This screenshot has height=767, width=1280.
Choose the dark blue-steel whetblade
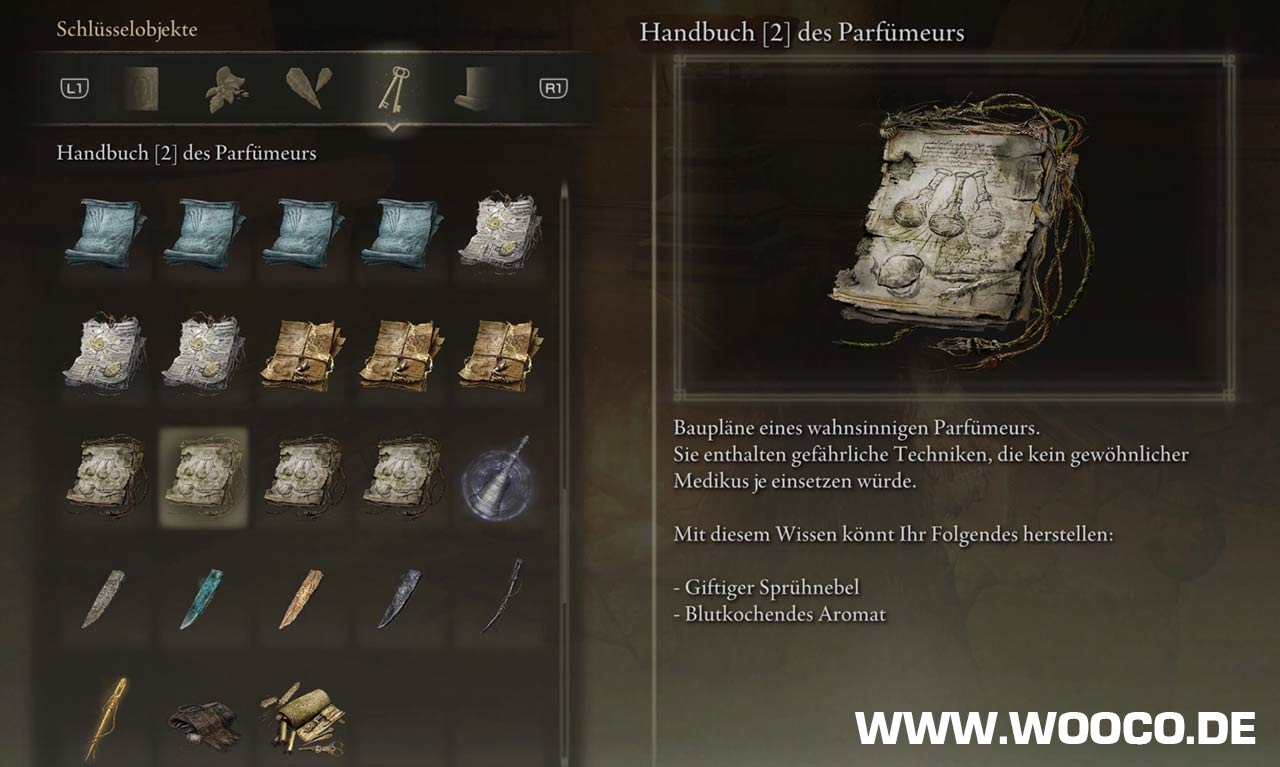point(400,597)
